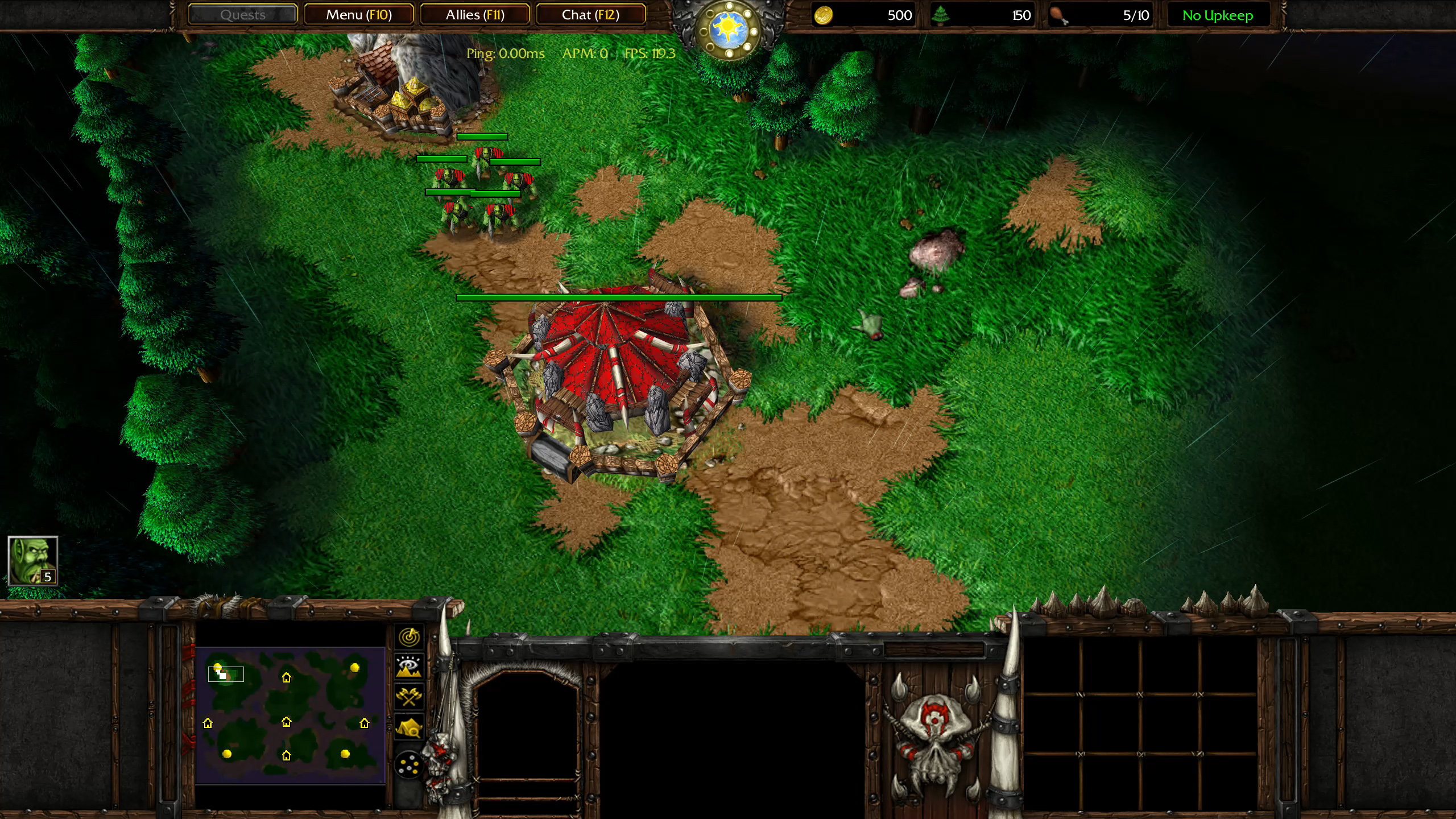Screen dimensions: 1456x819
Task: Click the minimap ping signal target icon
Action: [409, 637]
